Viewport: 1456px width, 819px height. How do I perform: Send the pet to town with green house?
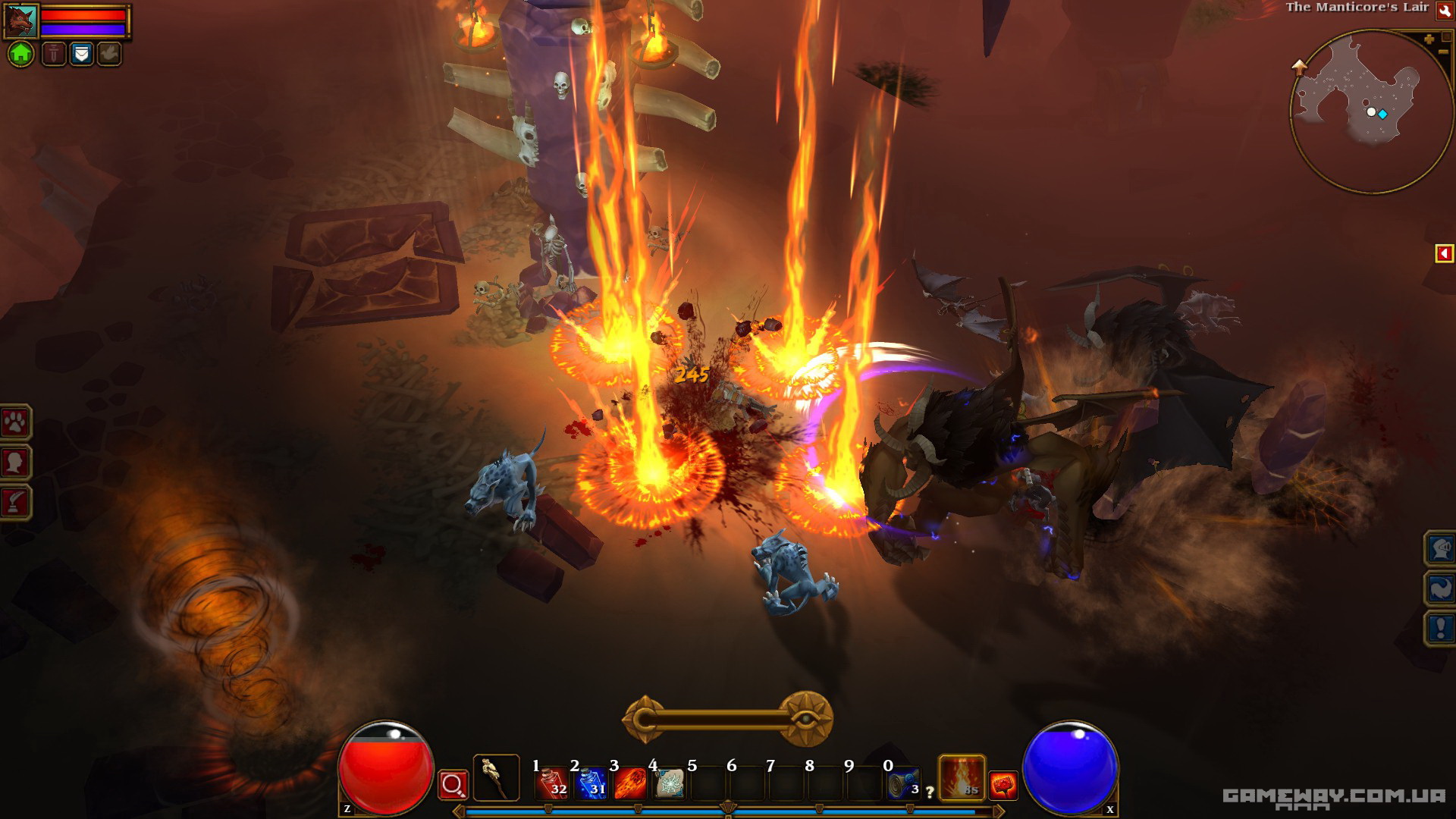click(x=21, y=54)
